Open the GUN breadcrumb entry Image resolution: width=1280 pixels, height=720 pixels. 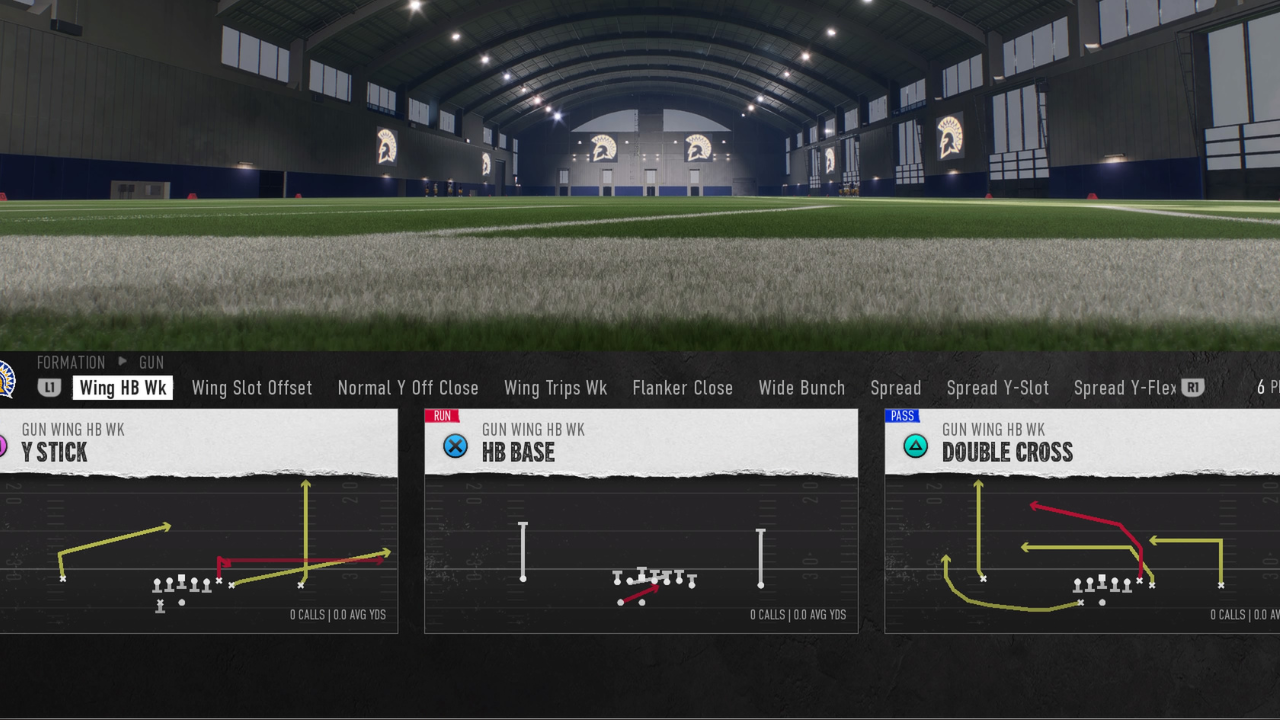click(151, 362)
